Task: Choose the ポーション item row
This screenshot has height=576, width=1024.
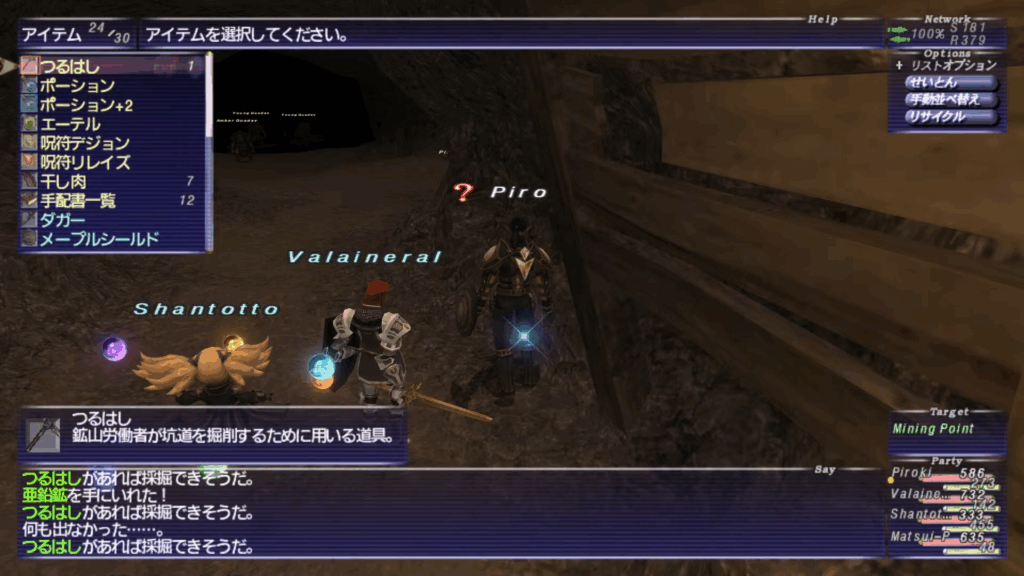Action: (x=110, y=86)
